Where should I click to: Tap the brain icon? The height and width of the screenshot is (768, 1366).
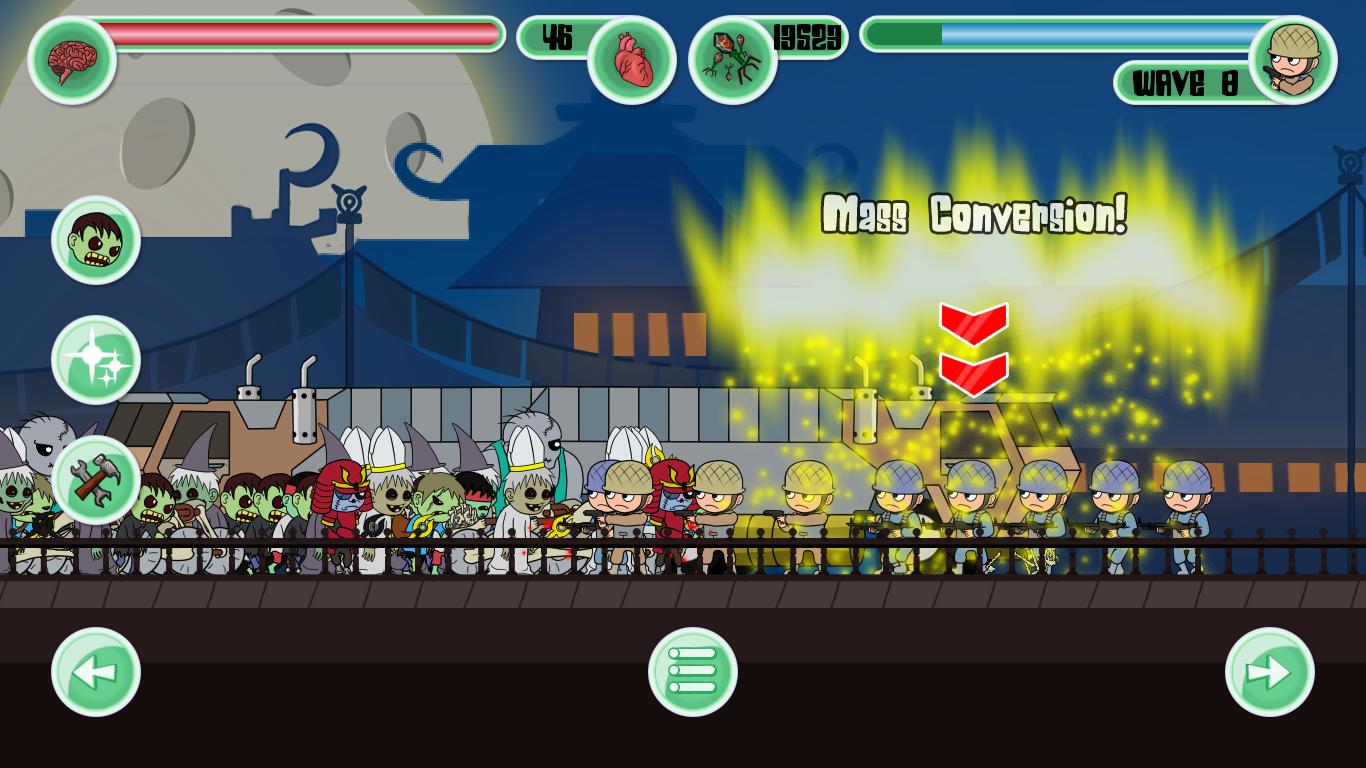click(x=72, y=60)
